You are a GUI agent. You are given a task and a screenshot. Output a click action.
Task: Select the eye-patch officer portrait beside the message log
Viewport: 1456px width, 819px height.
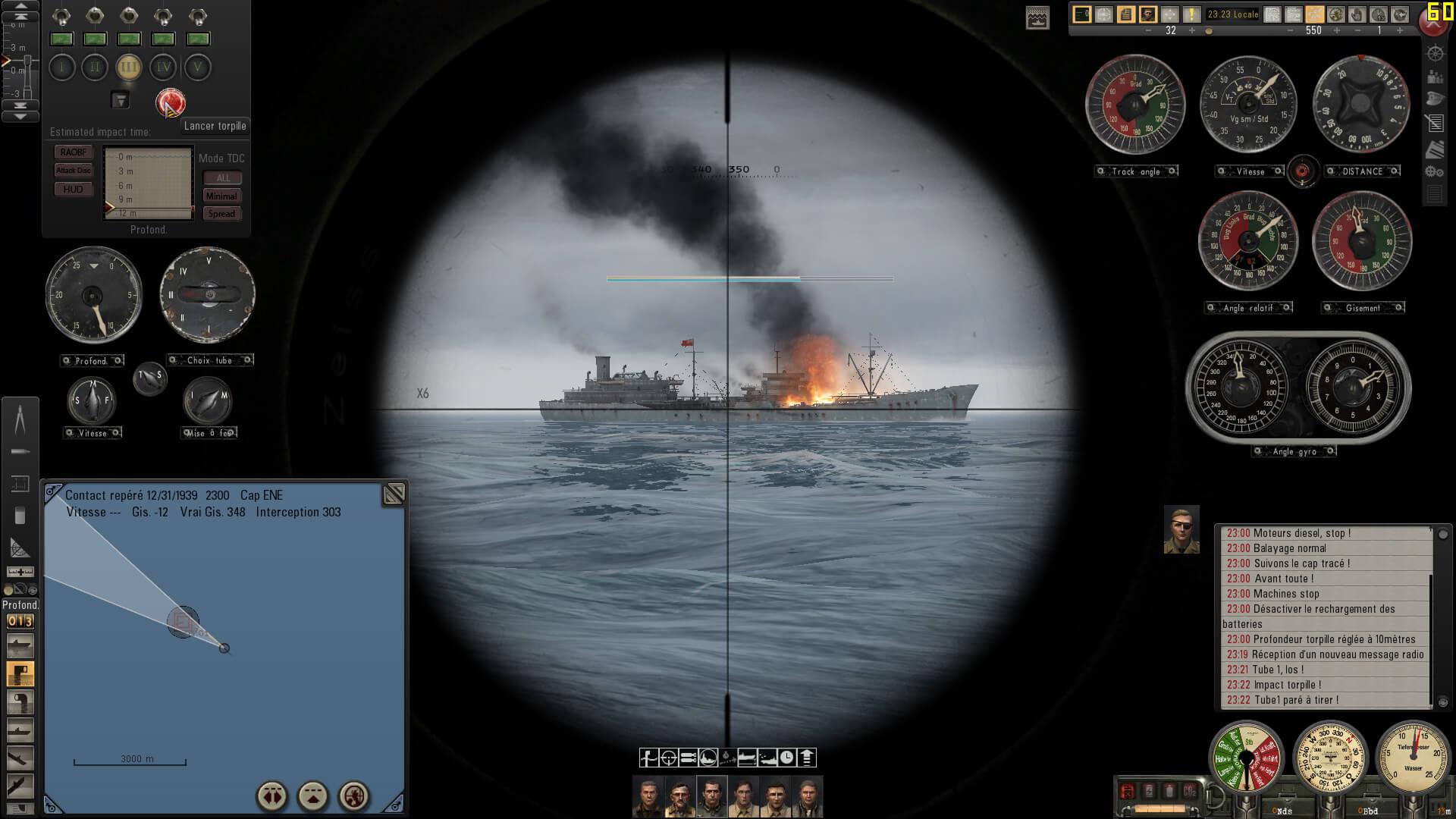(x=1181, y=529)
